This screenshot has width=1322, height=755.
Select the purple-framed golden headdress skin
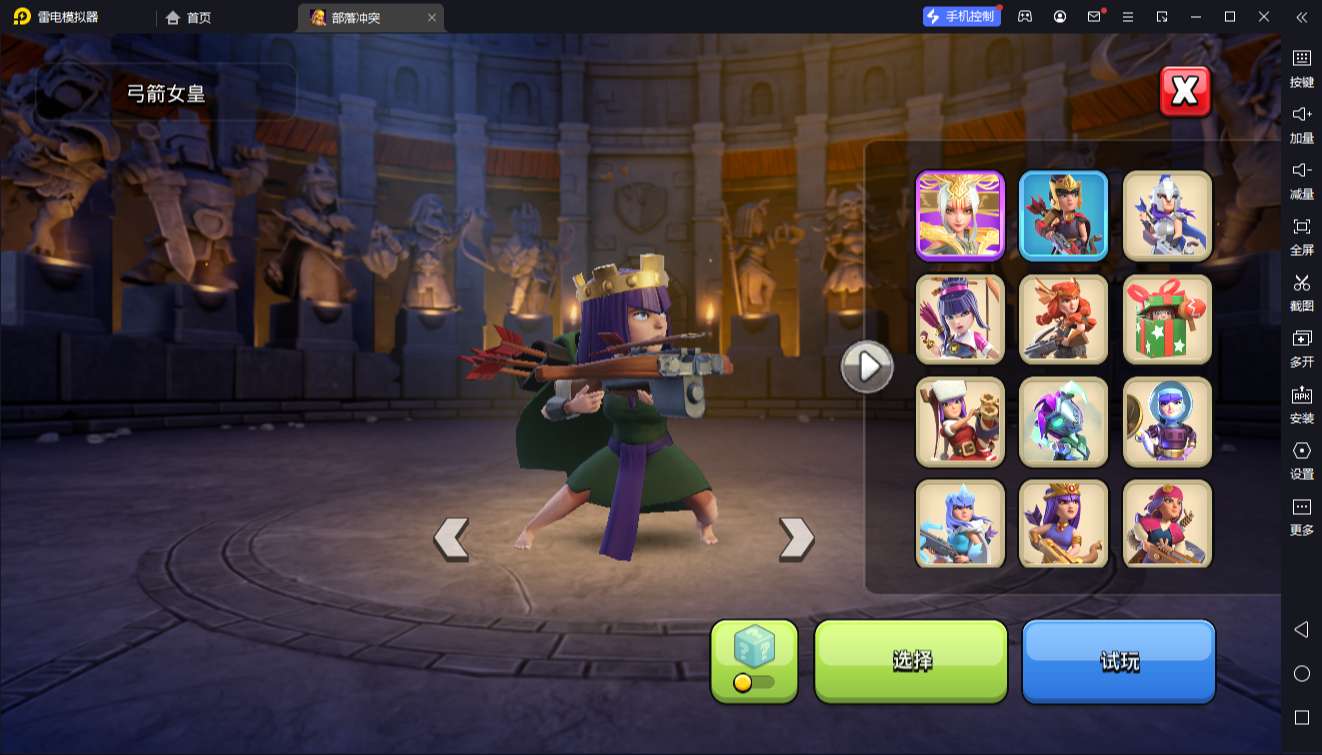point(960,215)
